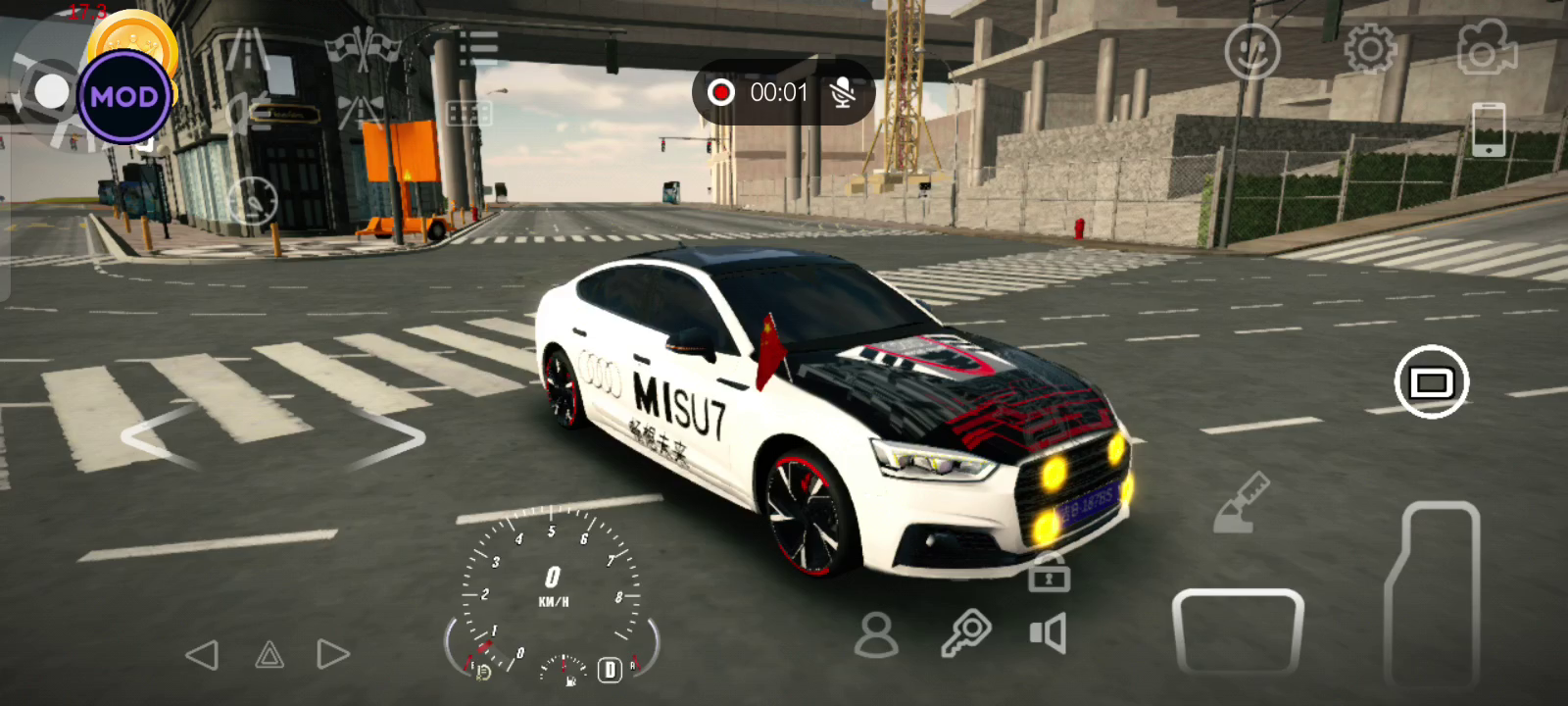The width and height of the screenshot is (1568, 706).
Task: Switch view with the camera icon
Action: tap(1486, 47)
